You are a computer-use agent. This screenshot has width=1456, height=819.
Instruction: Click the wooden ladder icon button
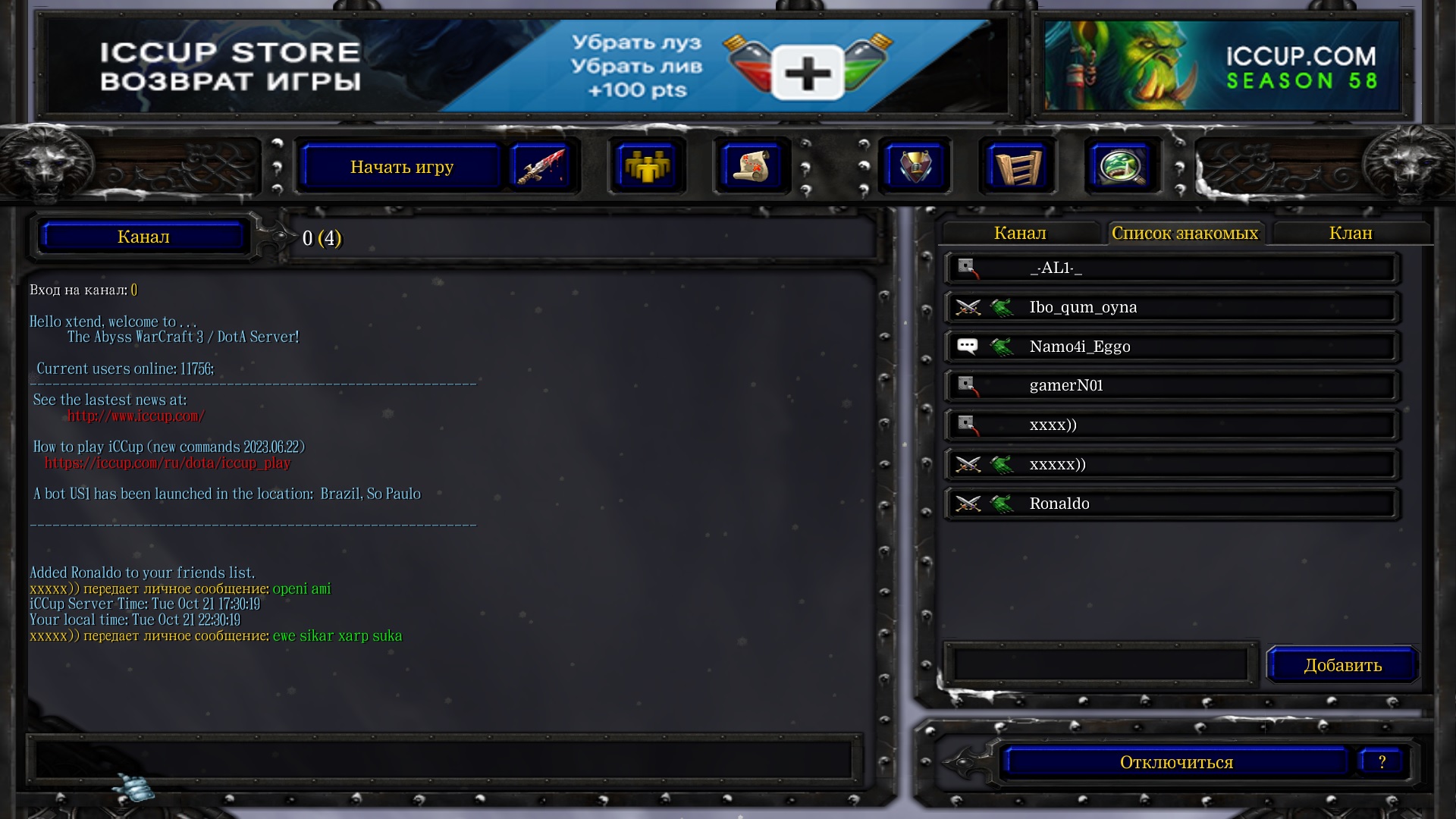(1017, 166)
